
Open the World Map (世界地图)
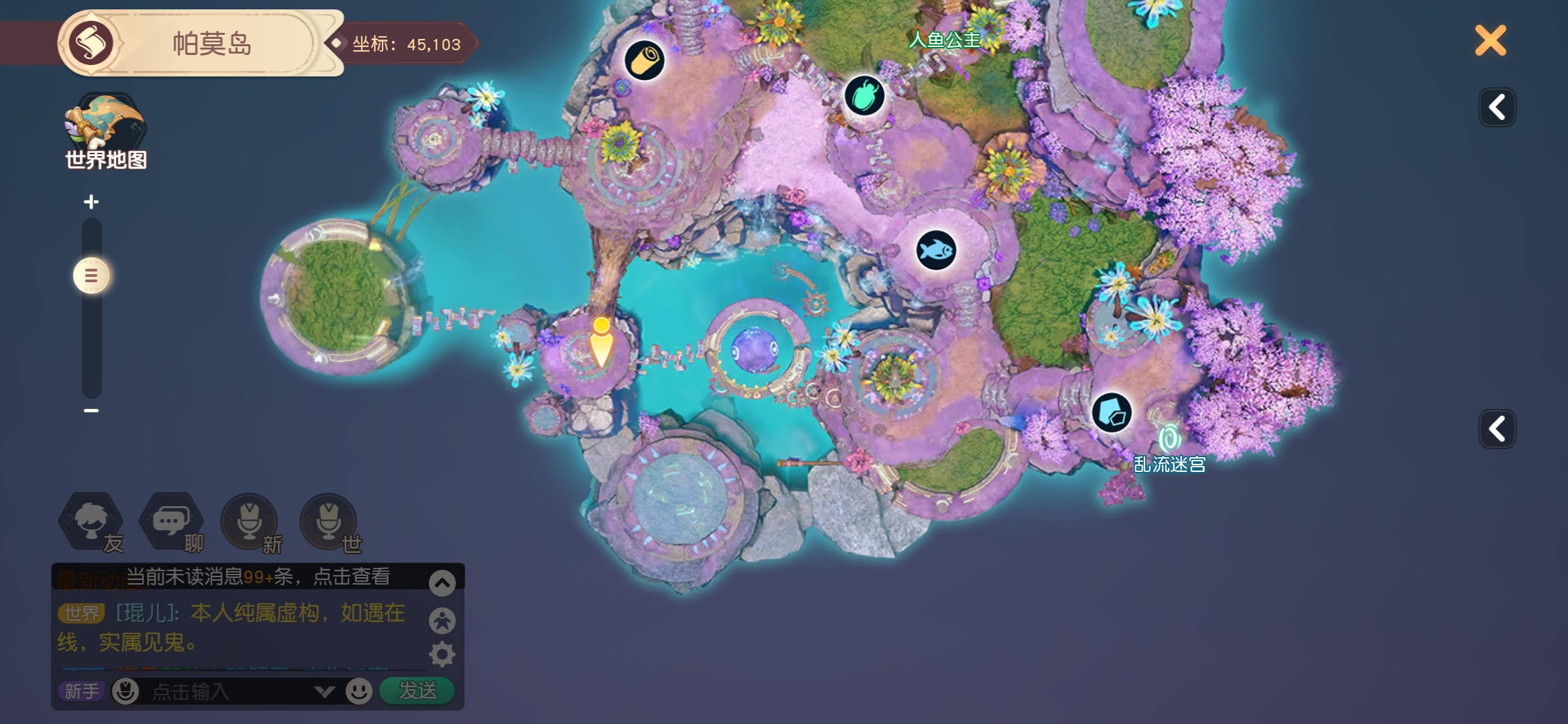tap(105, 131)
